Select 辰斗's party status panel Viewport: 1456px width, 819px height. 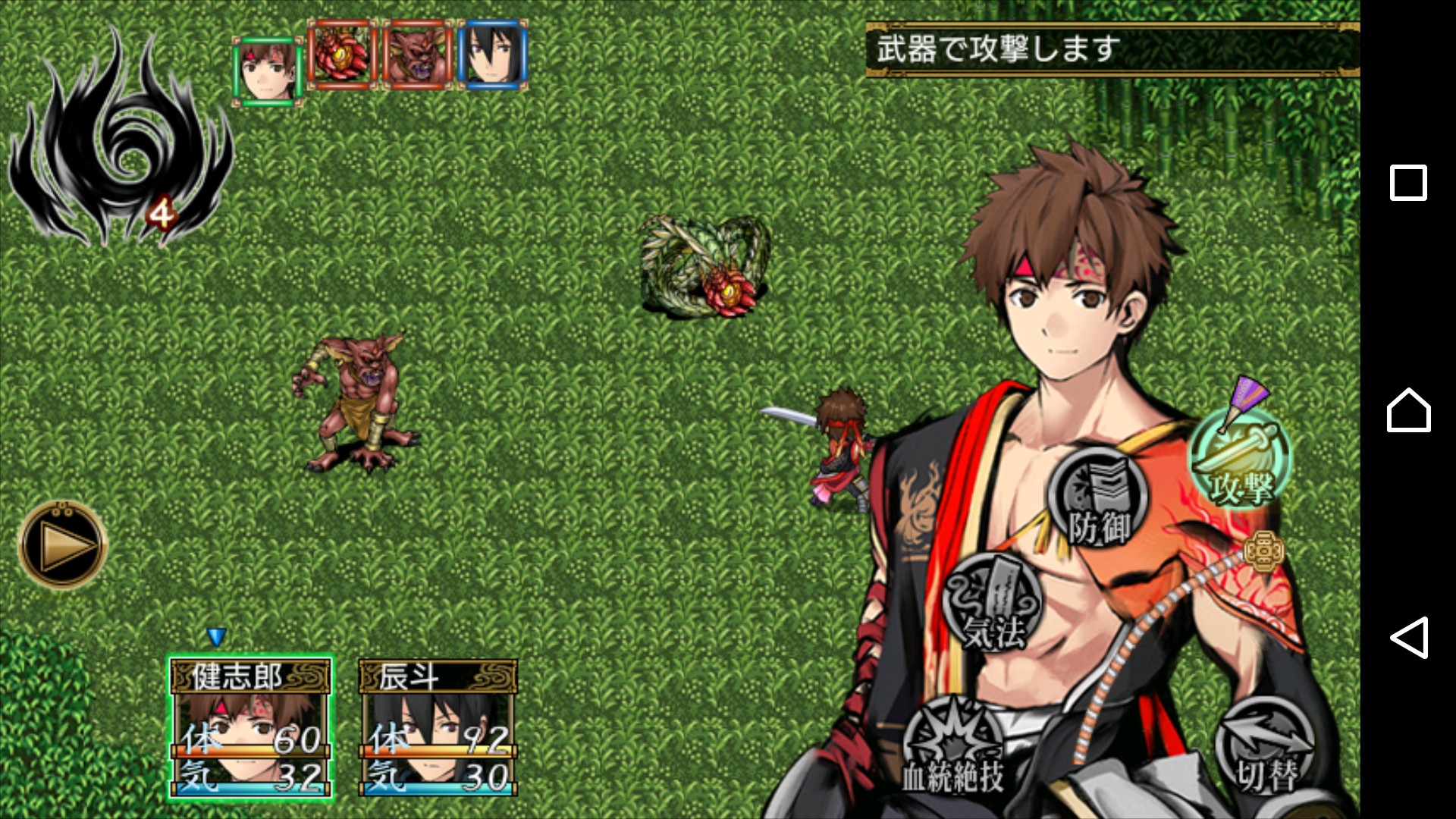pos(438,728)
